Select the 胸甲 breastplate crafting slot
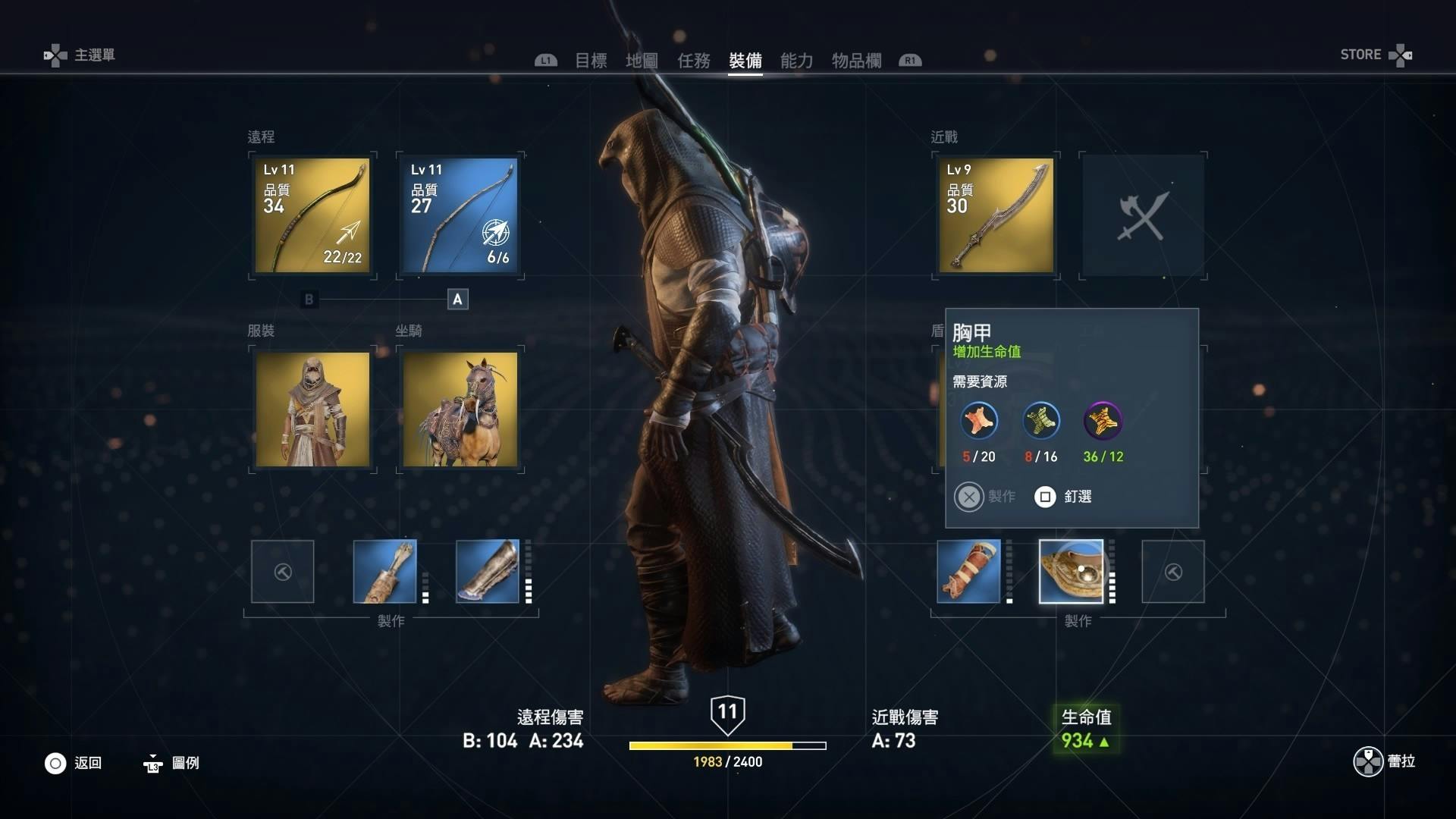 tap(1071, 572)
